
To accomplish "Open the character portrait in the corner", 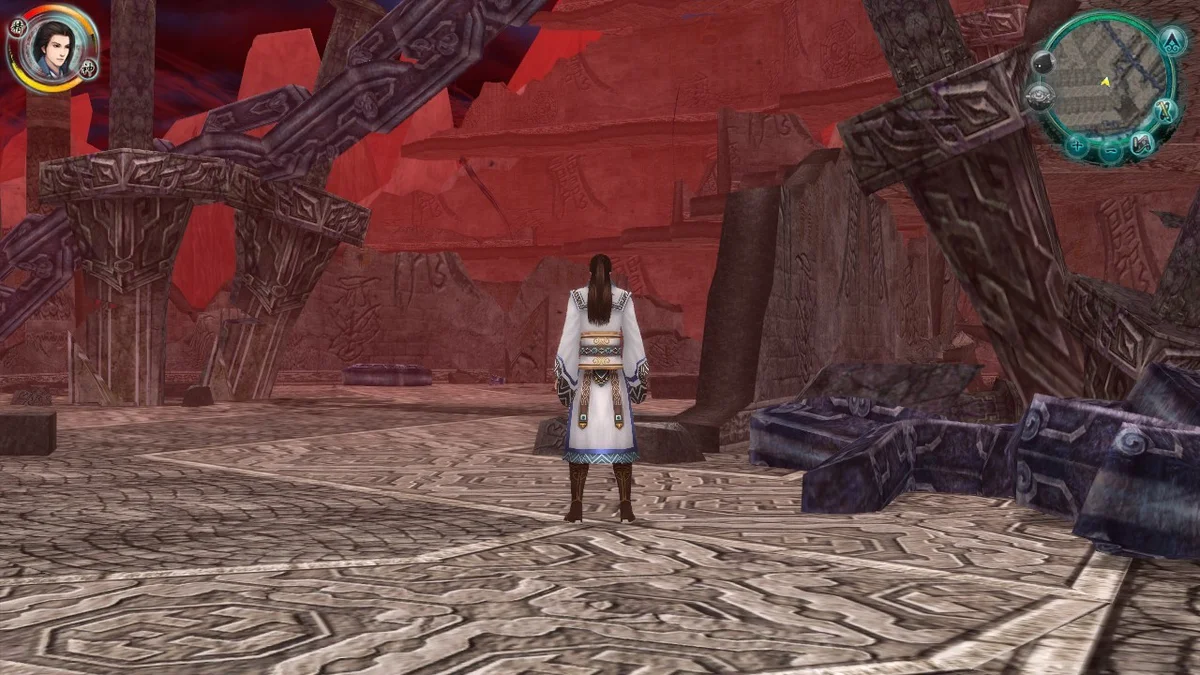I will point(51,47).
